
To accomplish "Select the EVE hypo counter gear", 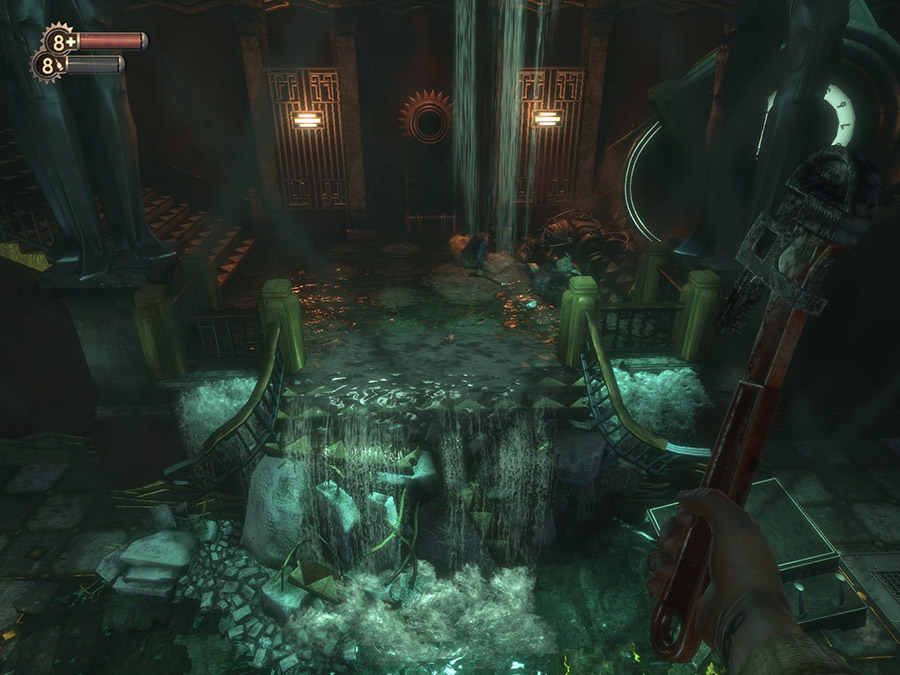I will (x=47, y=66).
